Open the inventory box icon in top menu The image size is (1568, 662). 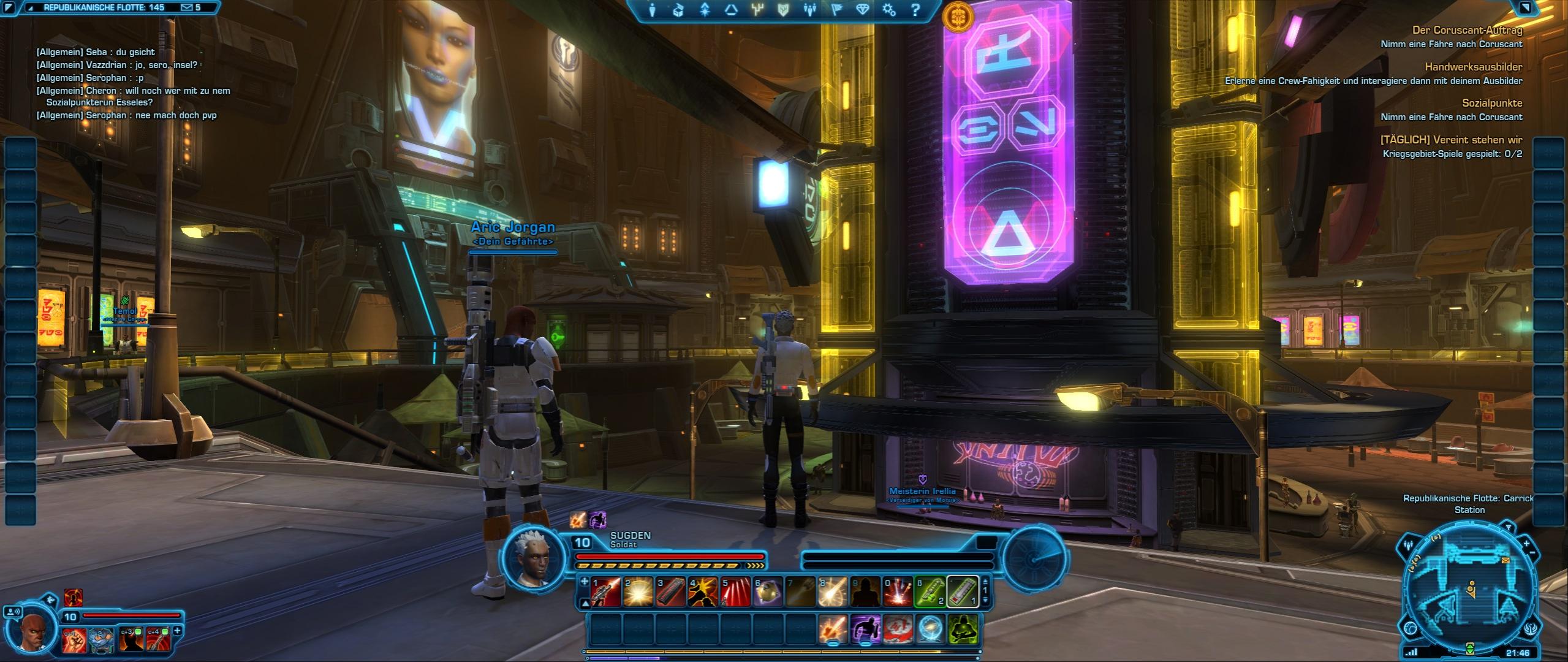[678, 10]
